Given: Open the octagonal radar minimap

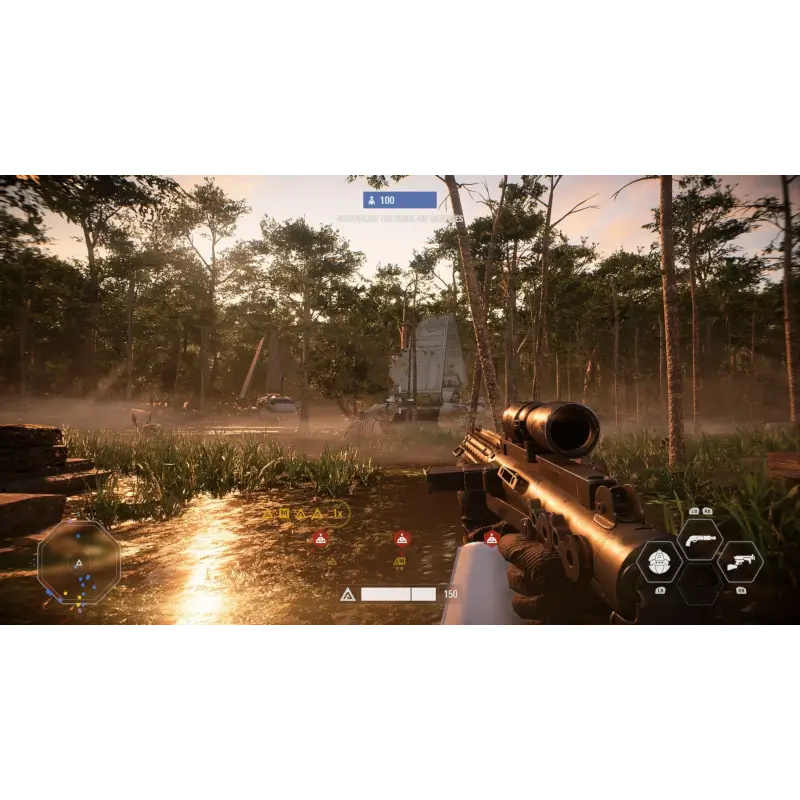Looking at the screenshot, I should (x=78, y=562).
